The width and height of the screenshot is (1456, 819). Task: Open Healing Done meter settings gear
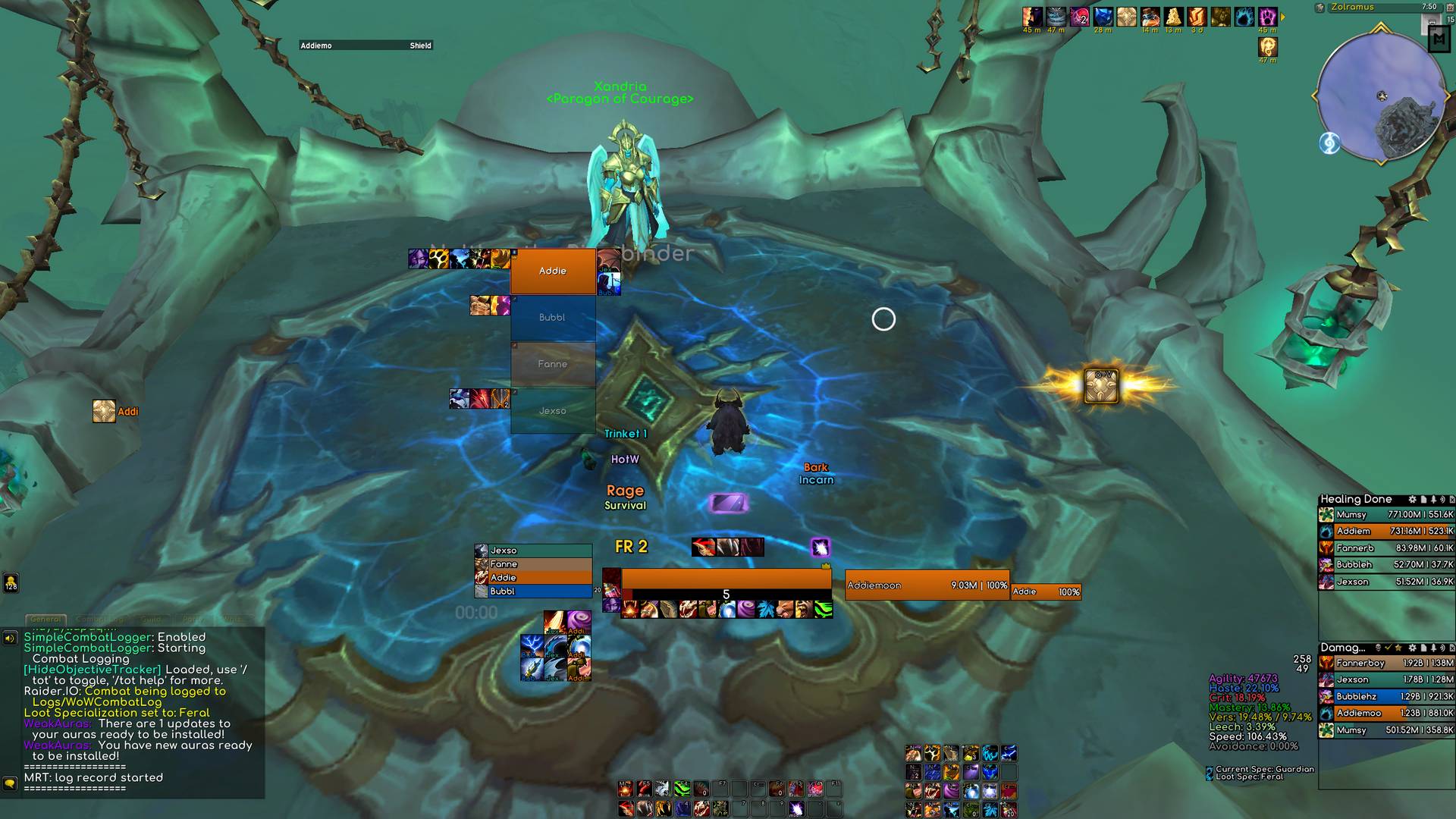[1412, 500]
